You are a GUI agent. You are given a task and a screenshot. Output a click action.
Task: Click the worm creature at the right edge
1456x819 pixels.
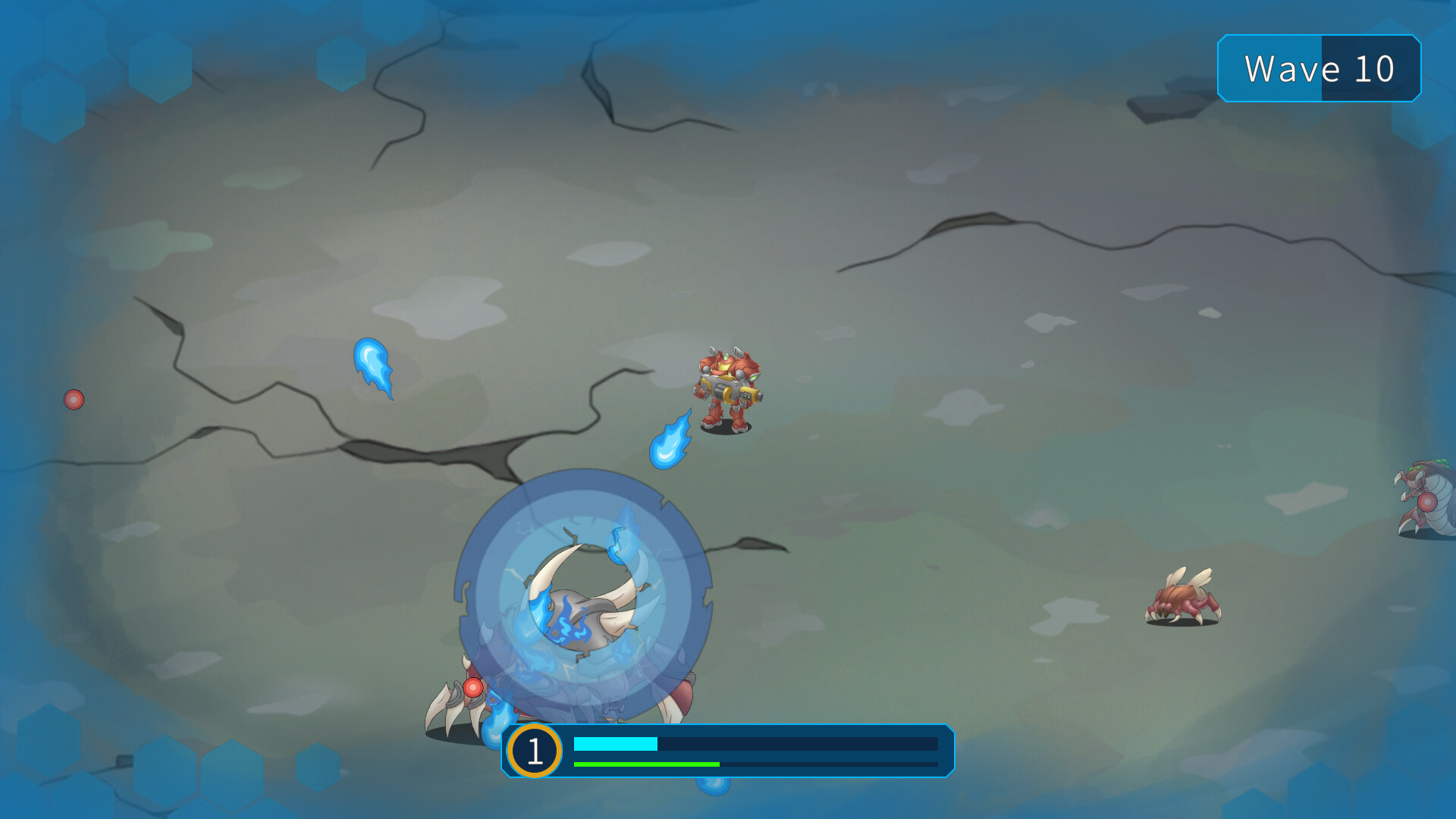(x=1433, y=493)
